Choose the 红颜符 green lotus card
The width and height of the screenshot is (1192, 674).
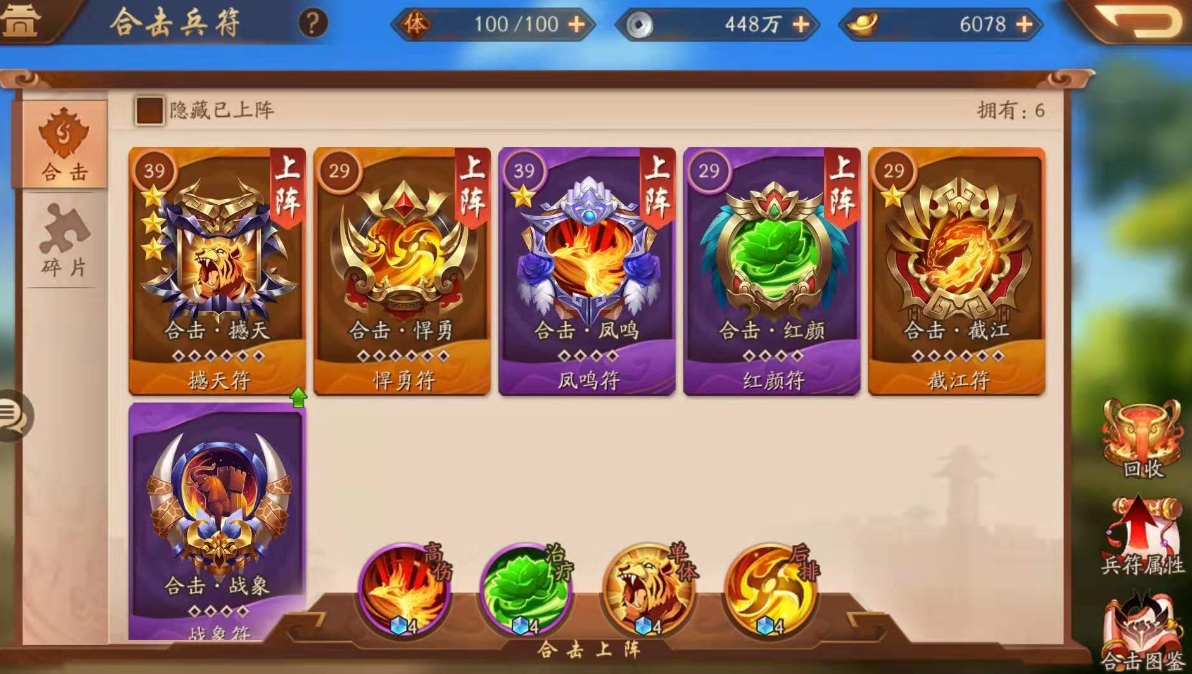click(x=772, y=271)
